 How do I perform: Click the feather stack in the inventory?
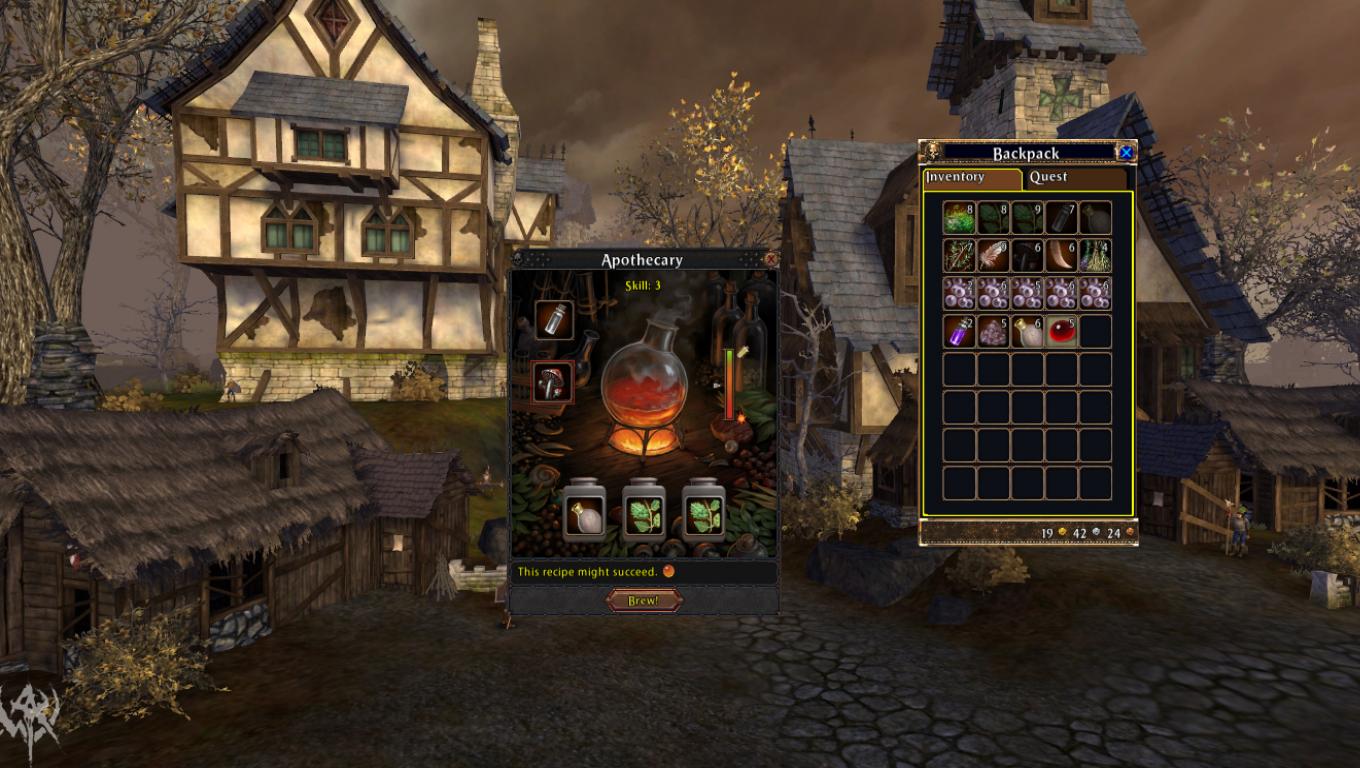point(993,255)
